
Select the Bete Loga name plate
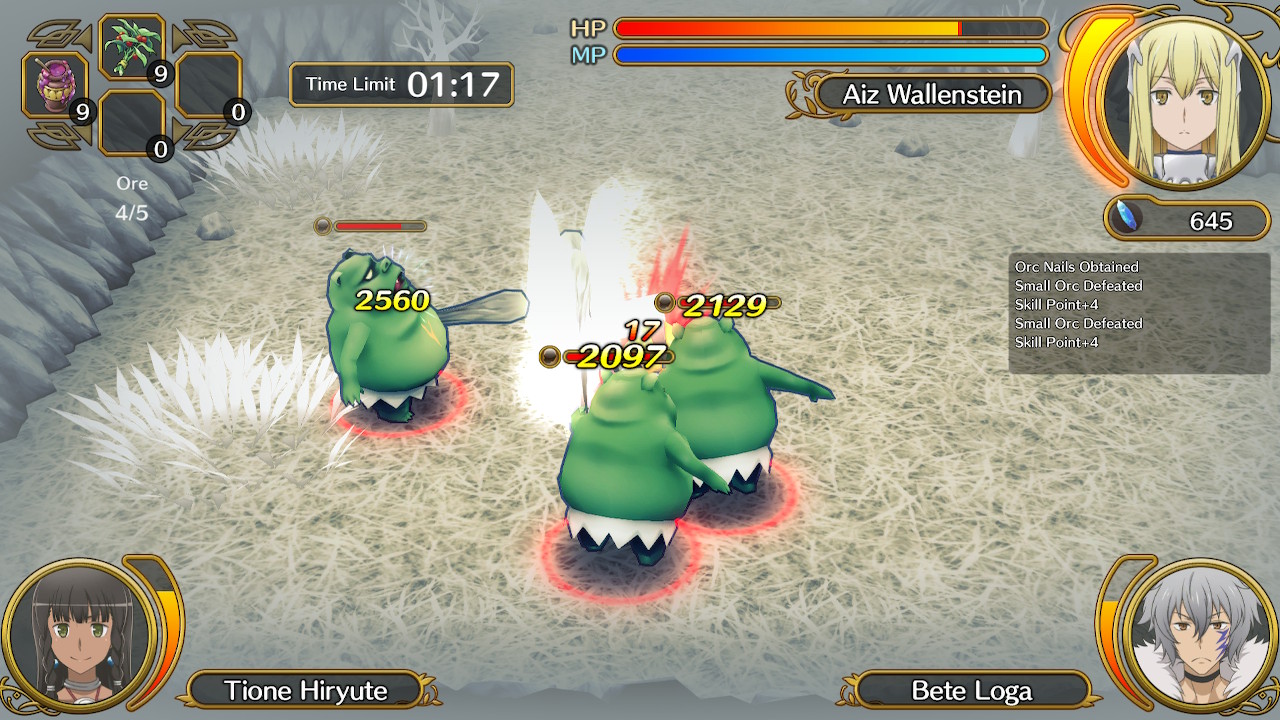971,690
